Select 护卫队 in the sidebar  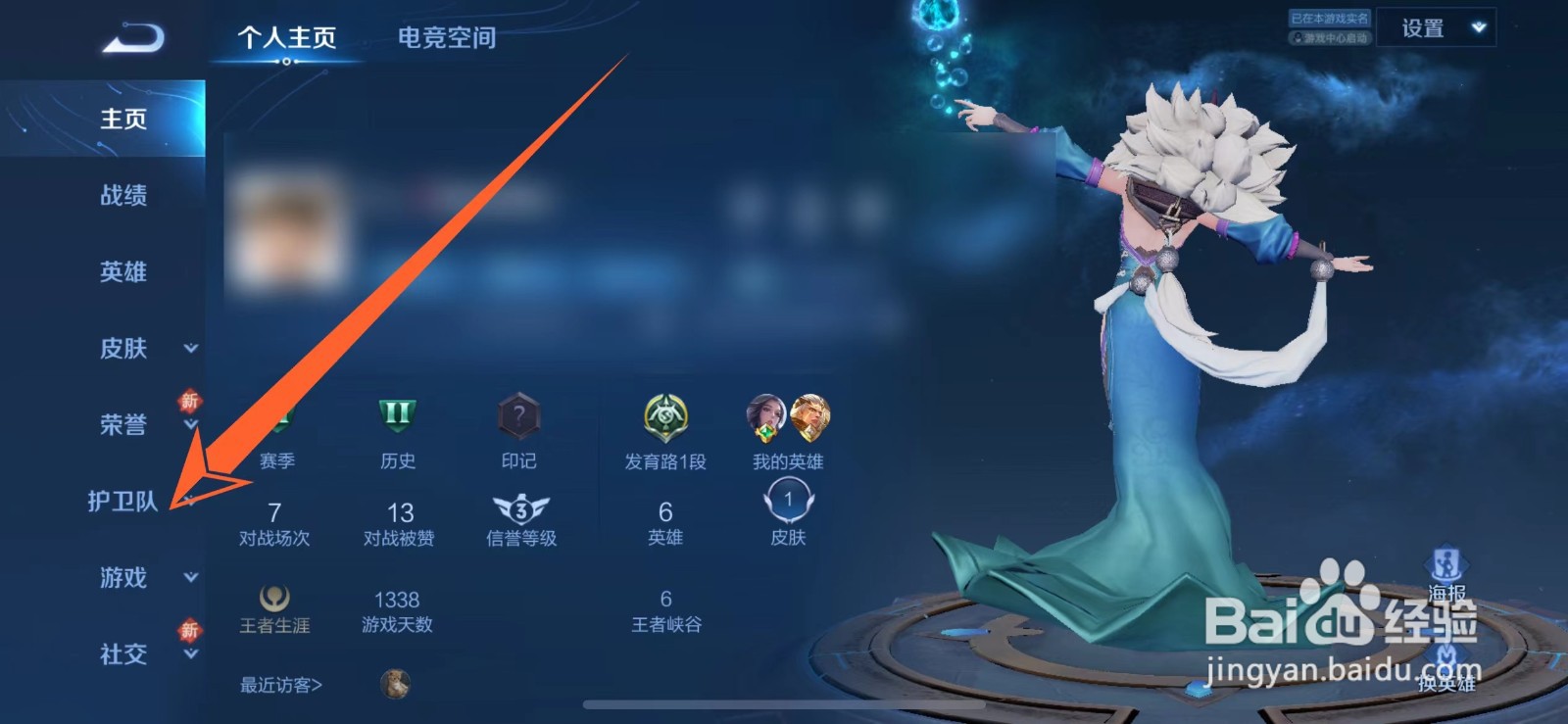(121, 502)
